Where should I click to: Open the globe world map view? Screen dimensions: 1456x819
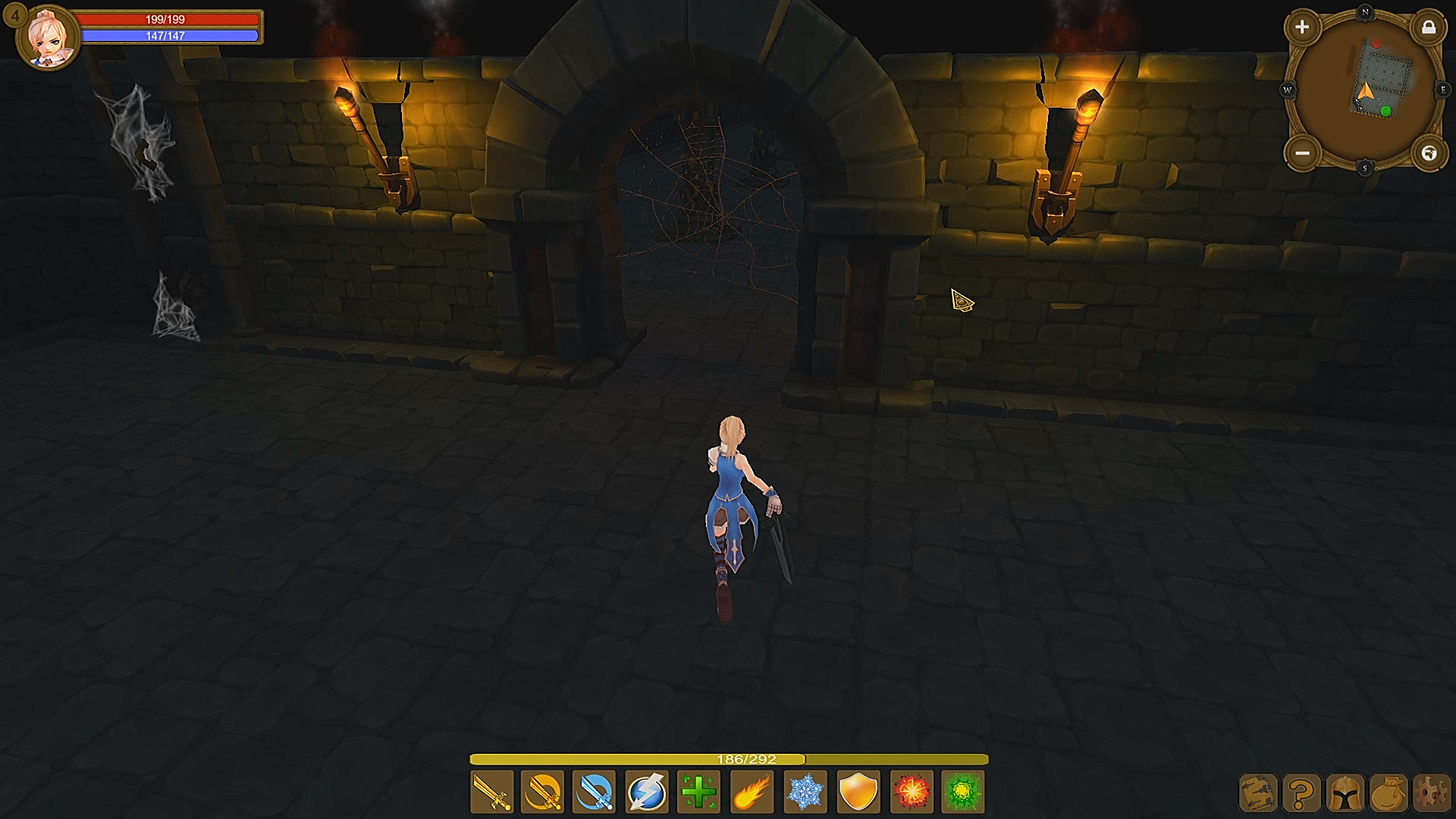pos(1430,154)
